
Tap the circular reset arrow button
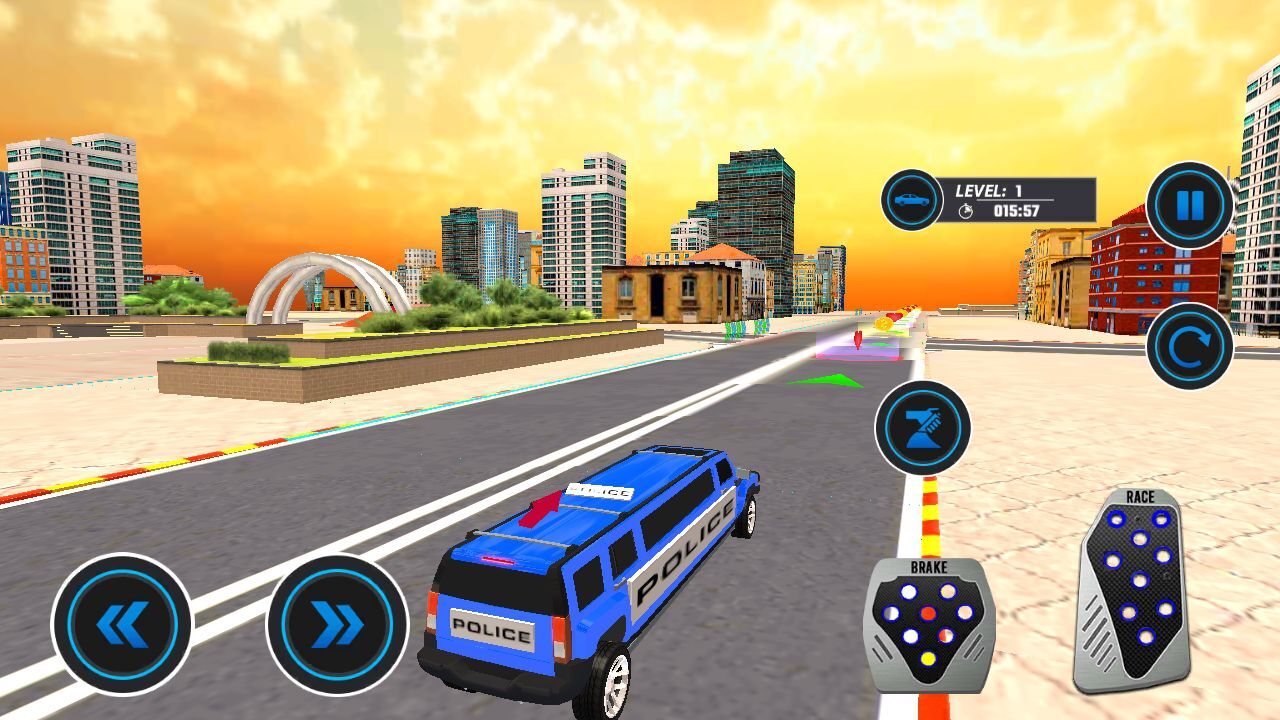(1189, 346)
